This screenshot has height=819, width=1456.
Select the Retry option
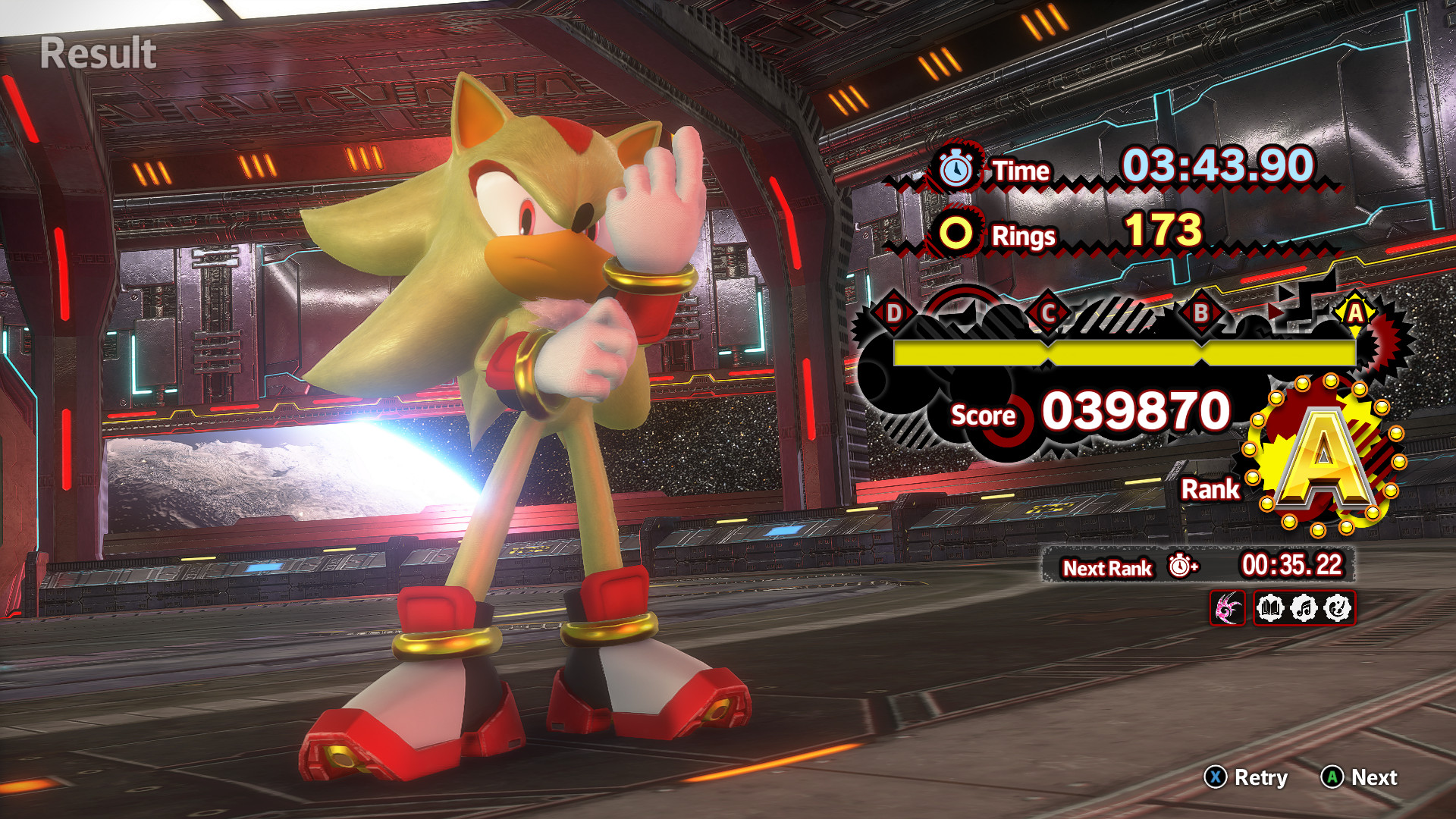1246,777
